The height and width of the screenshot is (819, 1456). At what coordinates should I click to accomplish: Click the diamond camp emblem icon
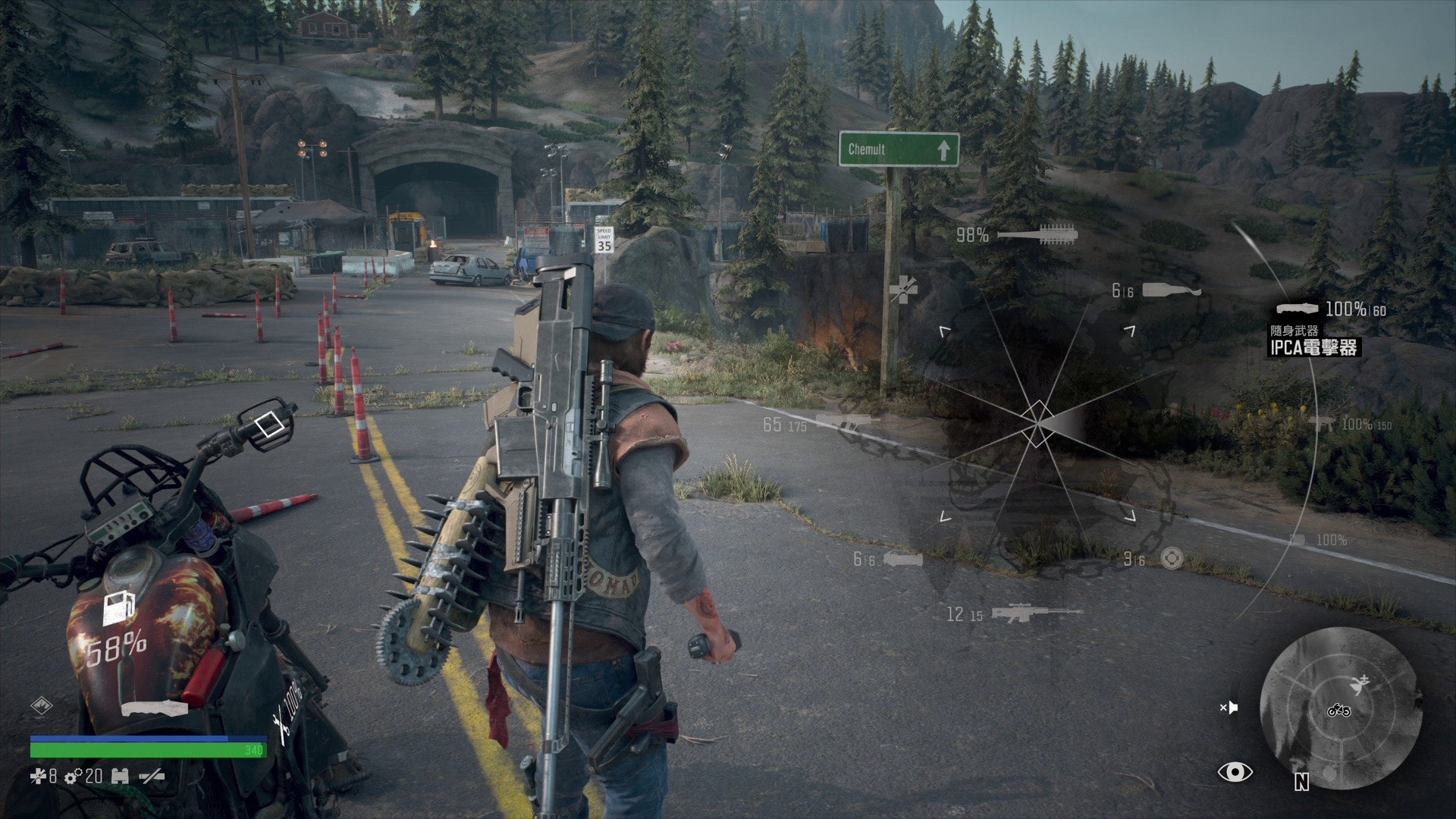[x=41, y=706]
